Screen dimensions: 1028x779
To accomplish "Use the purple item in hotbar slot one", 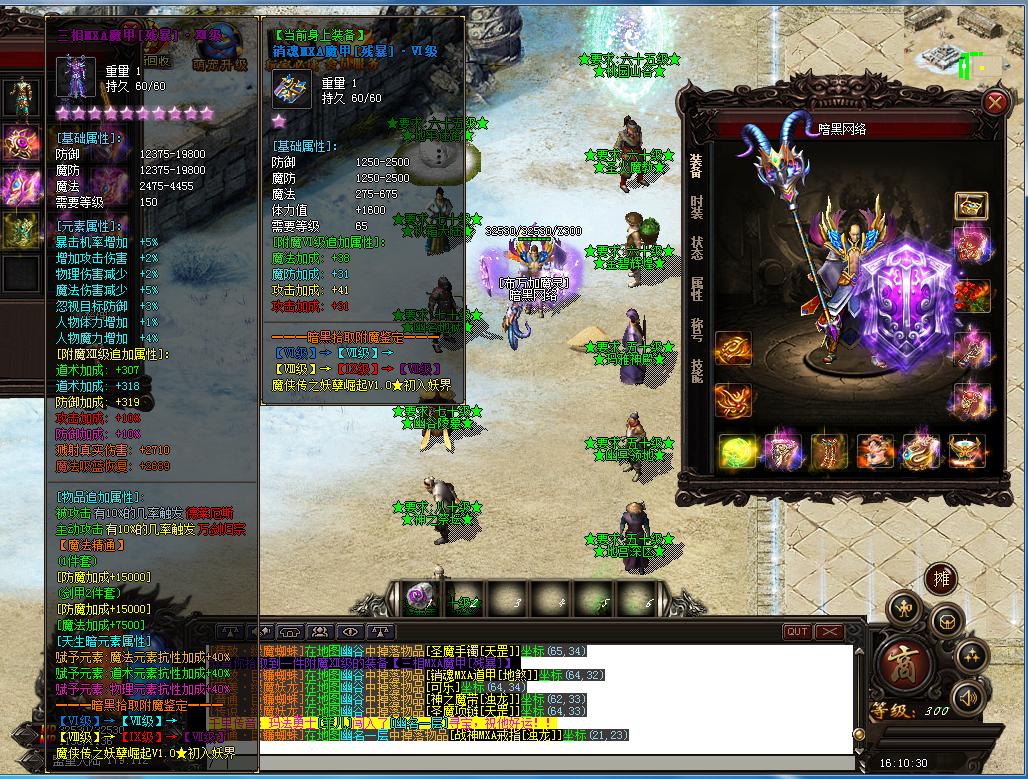I will coord(421,599).
